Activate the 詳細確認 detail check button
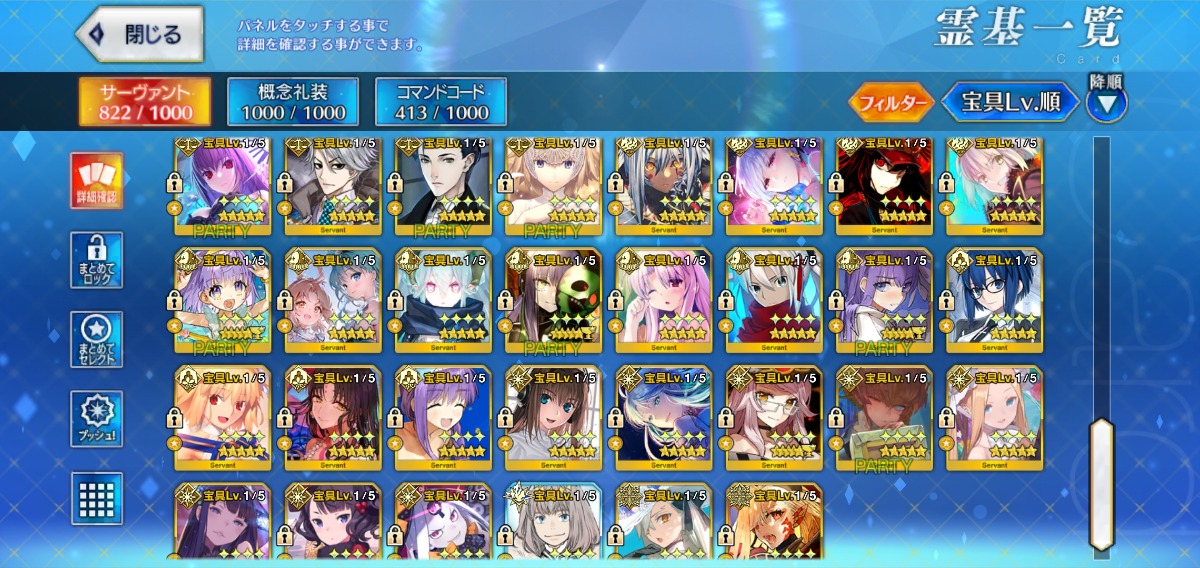 point(97,181)
